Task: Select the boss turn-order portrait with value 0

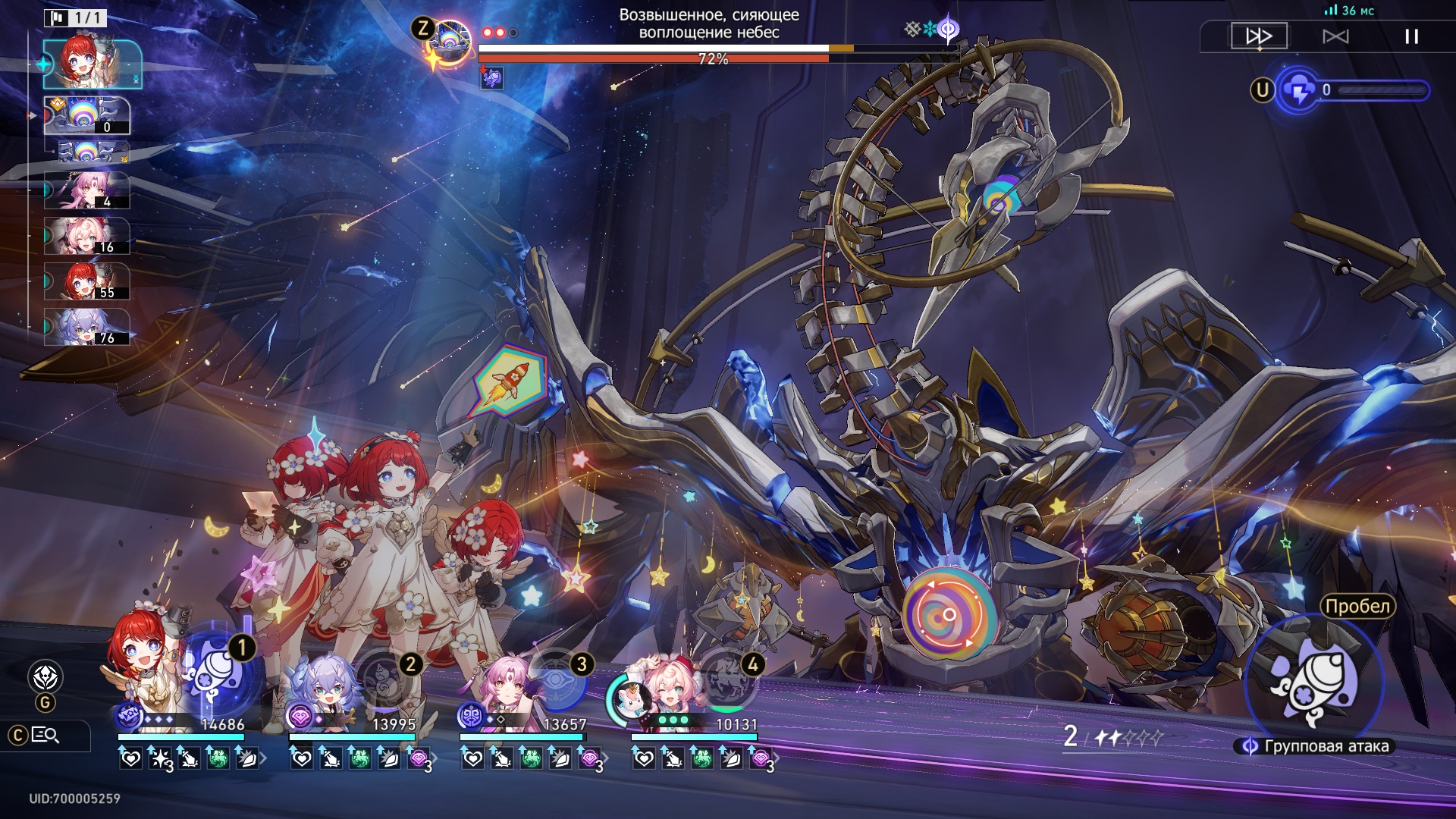Action: pos(86,115)
